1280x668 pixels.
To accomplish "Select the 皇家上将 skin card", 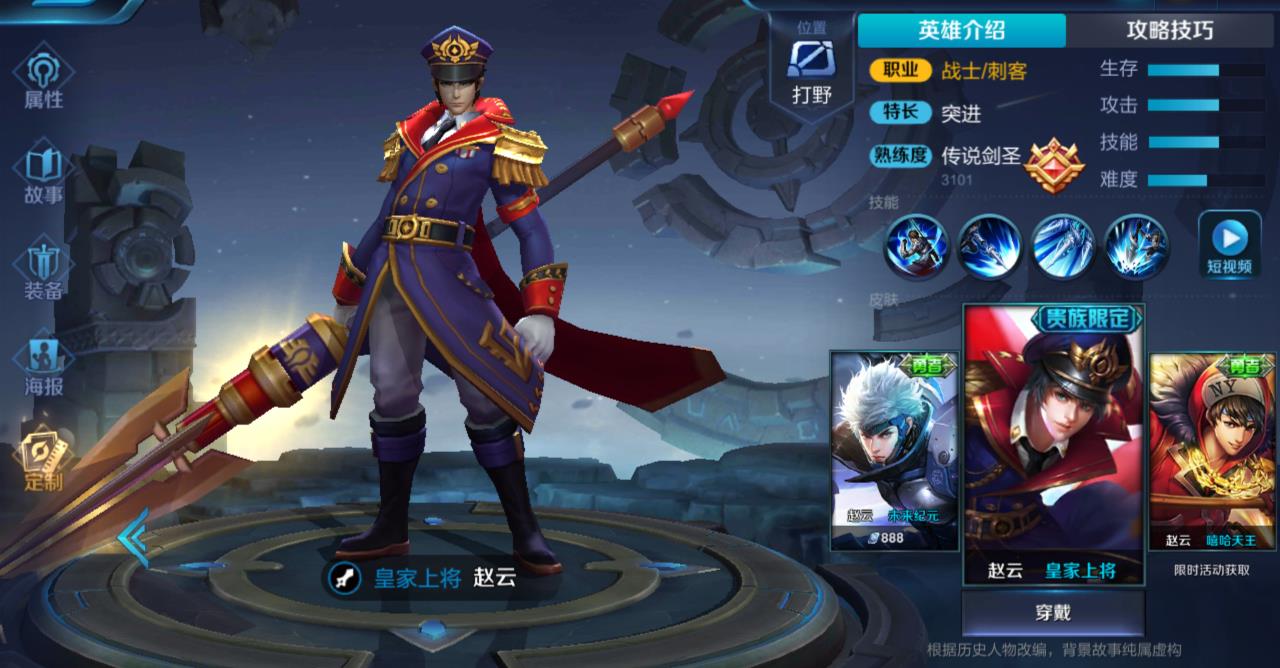I will pyautogui.click(x=1053, y=445).
